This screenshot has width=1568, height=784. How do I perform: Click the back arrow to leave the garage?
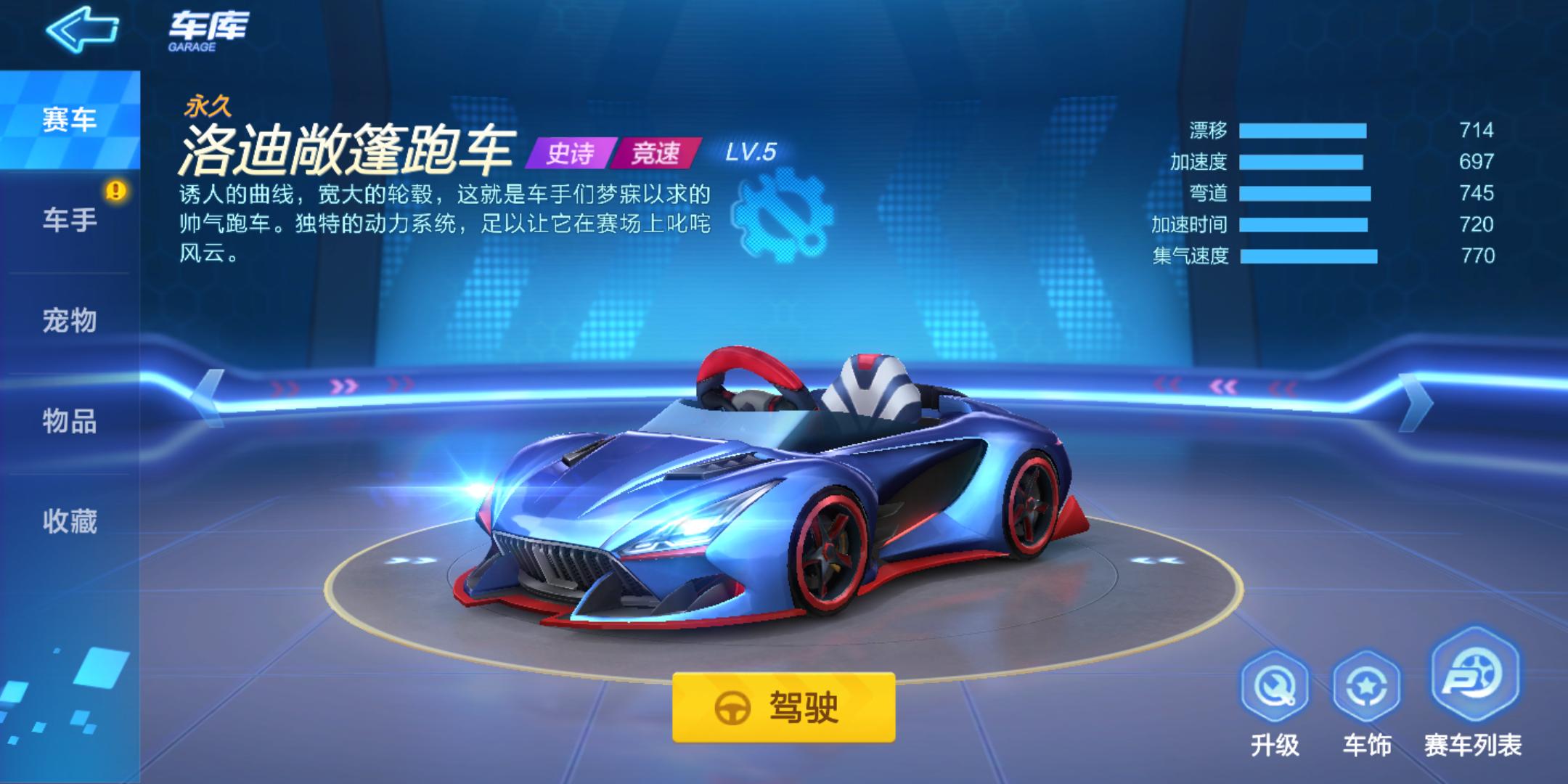pos(82,31)
